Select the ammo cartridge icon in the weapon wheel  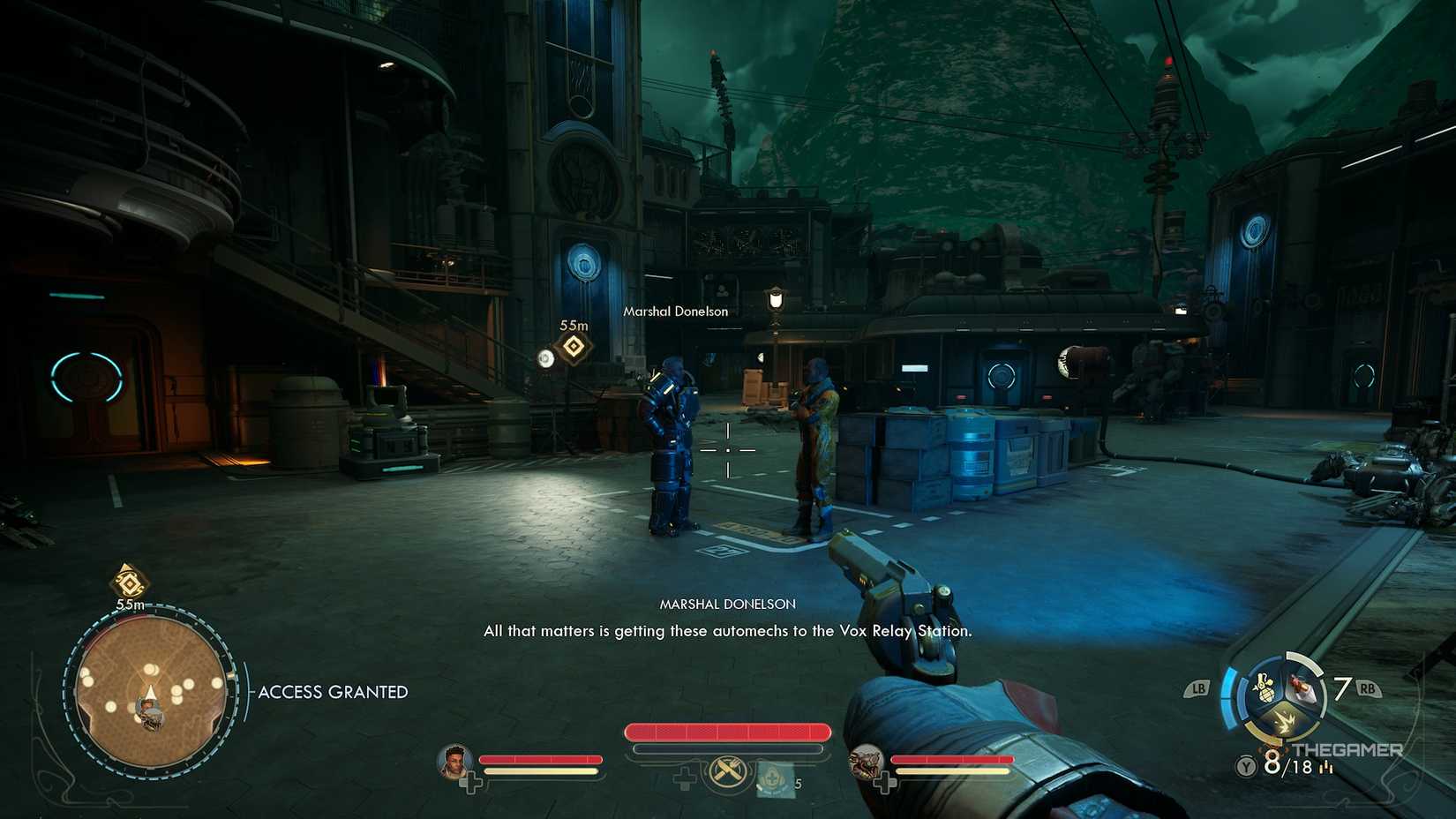pos(1297,688)
